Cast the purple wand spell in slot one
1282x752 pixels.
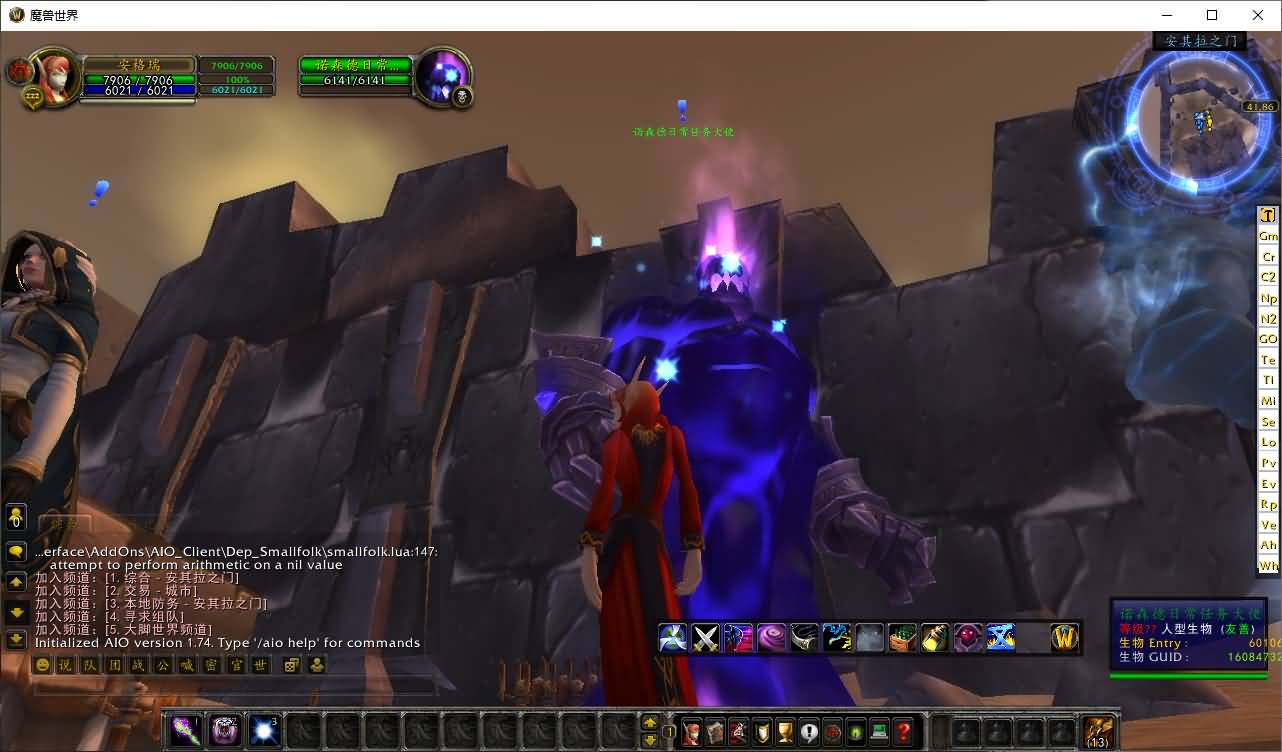point(185,731)
